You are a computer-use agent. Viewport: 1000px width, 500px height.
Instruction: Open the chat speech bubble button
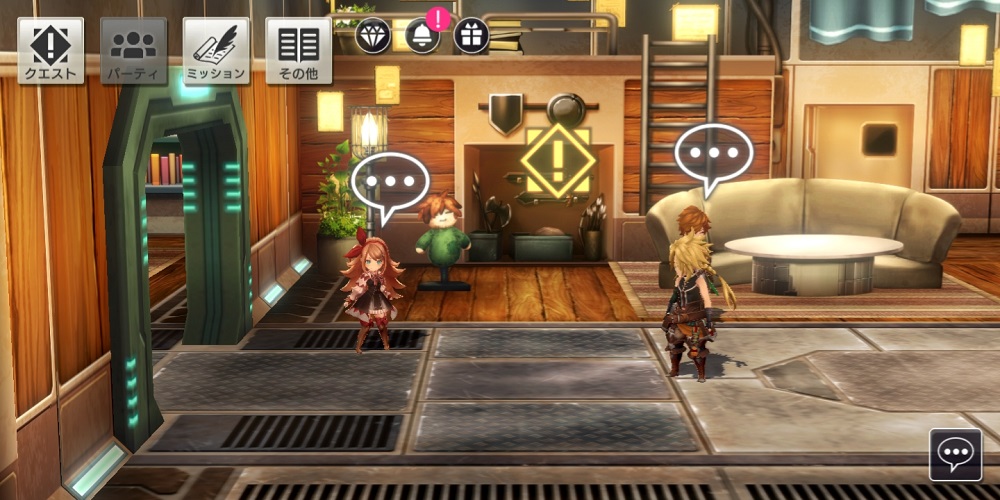pyautogui.click(x=955, y=455)
